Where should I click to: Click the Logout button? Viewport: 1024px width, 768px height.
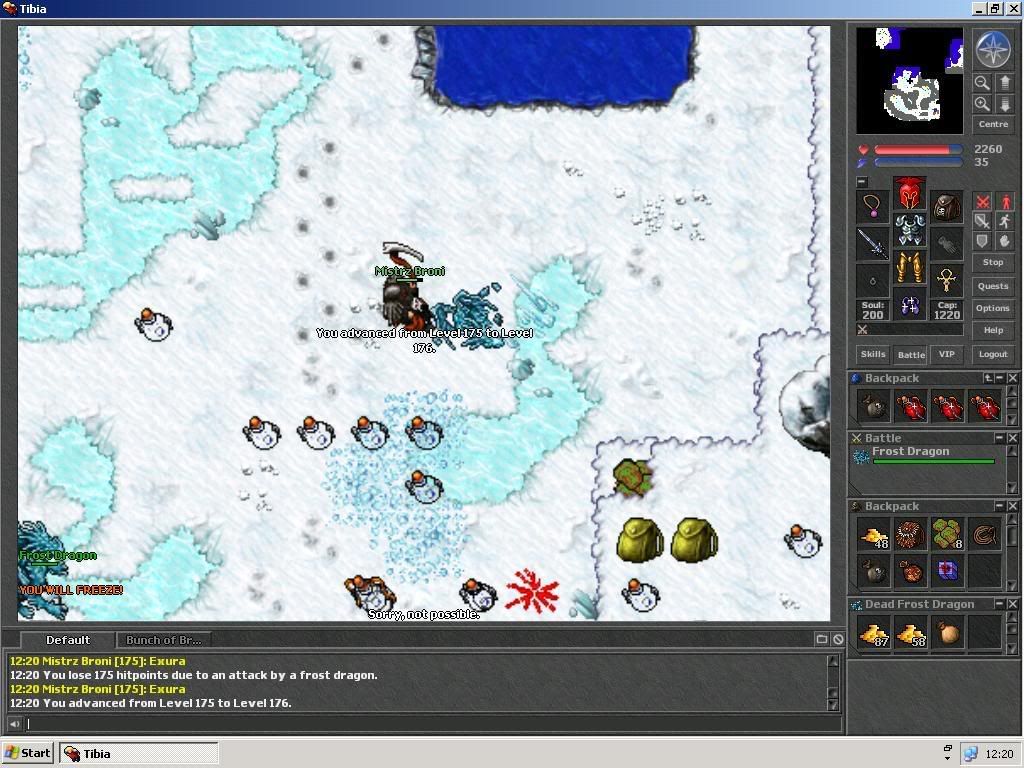click(992, 354)
